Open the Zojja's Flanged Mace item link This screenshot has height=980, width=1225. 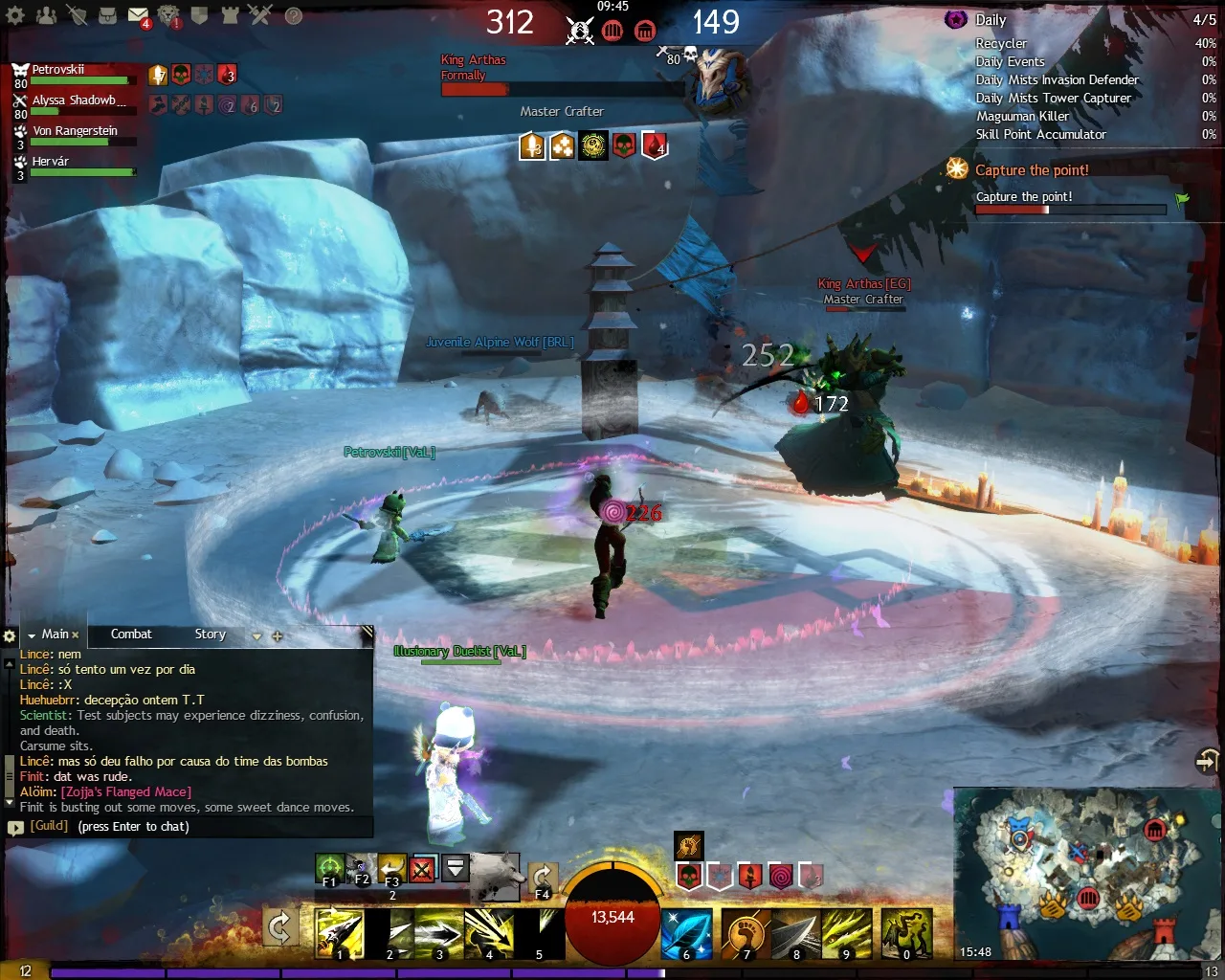pos(127,791)
